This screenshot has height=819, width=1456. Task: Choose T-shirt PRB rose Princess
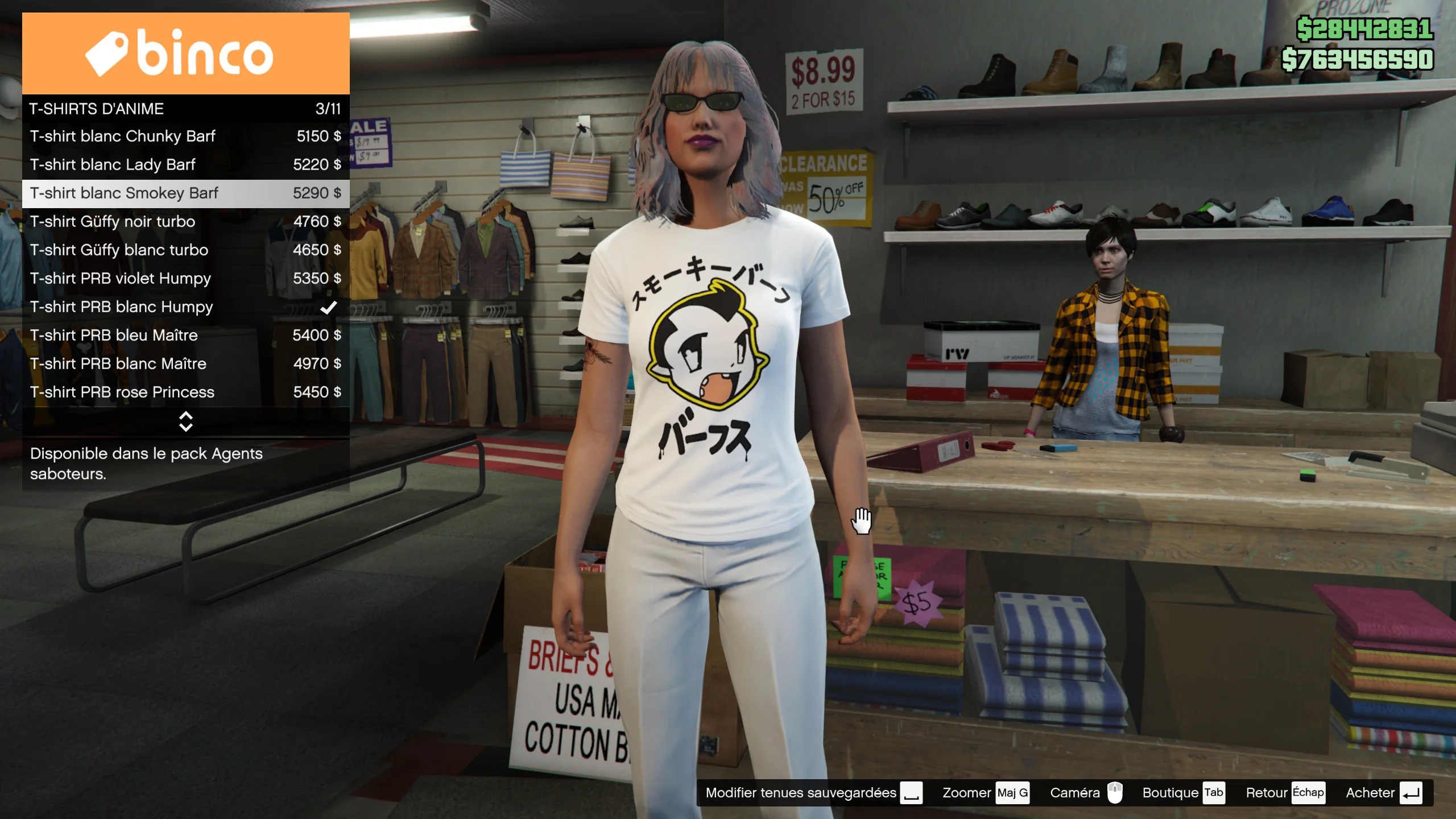tap(185, 392)
